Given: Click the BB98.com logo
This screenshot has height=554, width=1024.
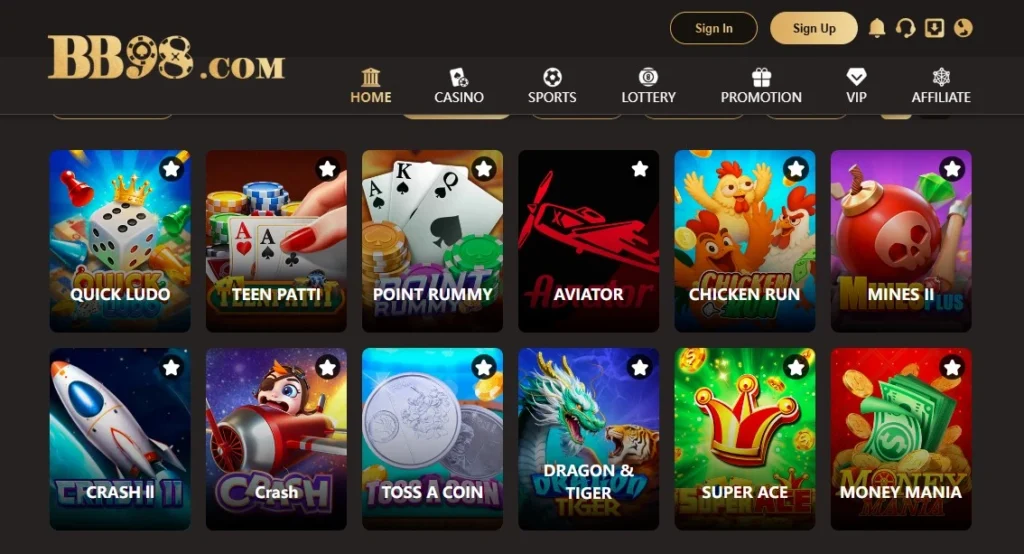Looking at the screenshot, I should point(166,58).
